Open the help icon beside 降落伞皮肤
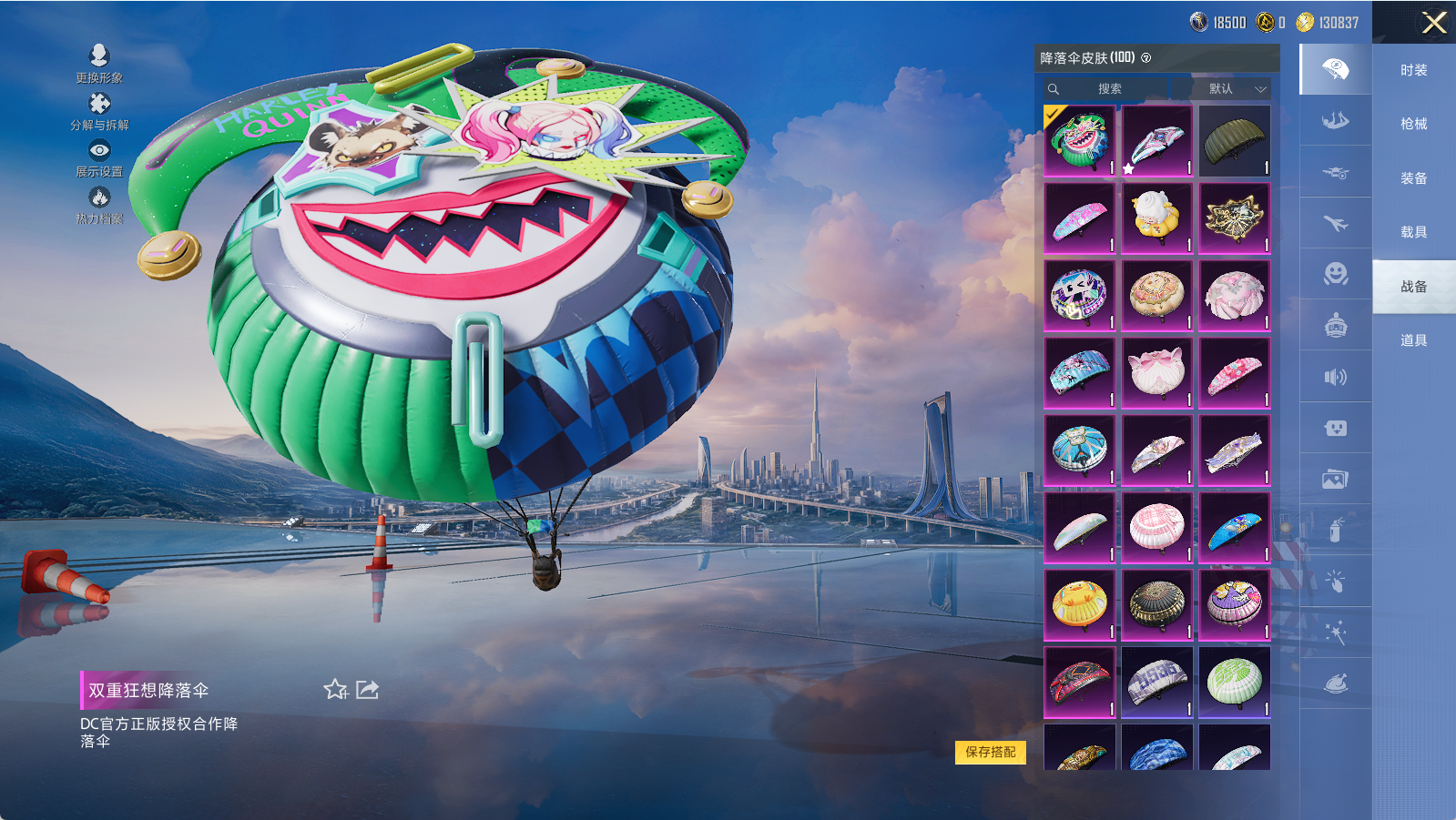Viewport: 1456px width, 820px height. point(1146,57)
